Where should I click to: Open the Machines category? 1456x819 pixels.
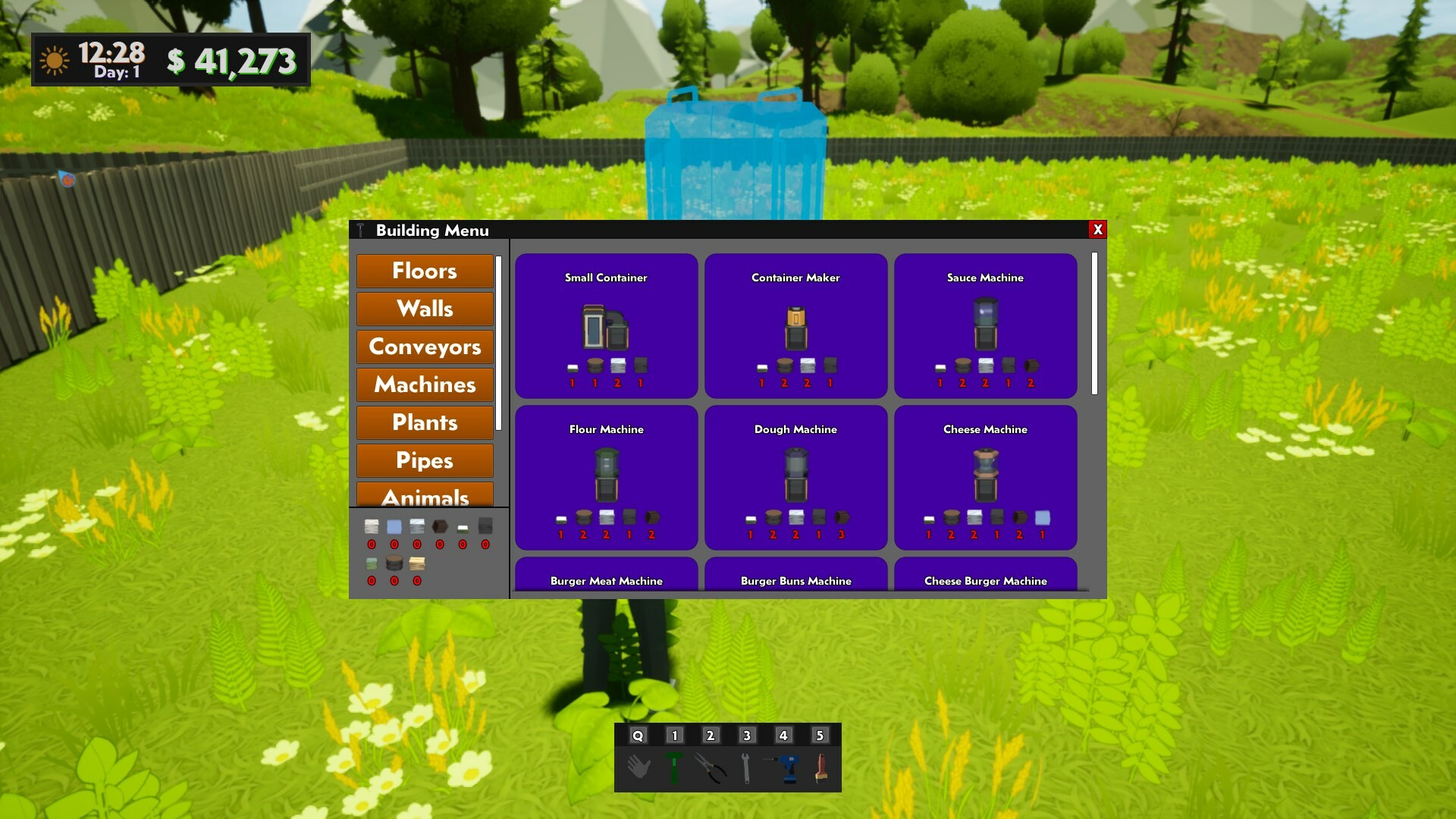tap(425, 384)
